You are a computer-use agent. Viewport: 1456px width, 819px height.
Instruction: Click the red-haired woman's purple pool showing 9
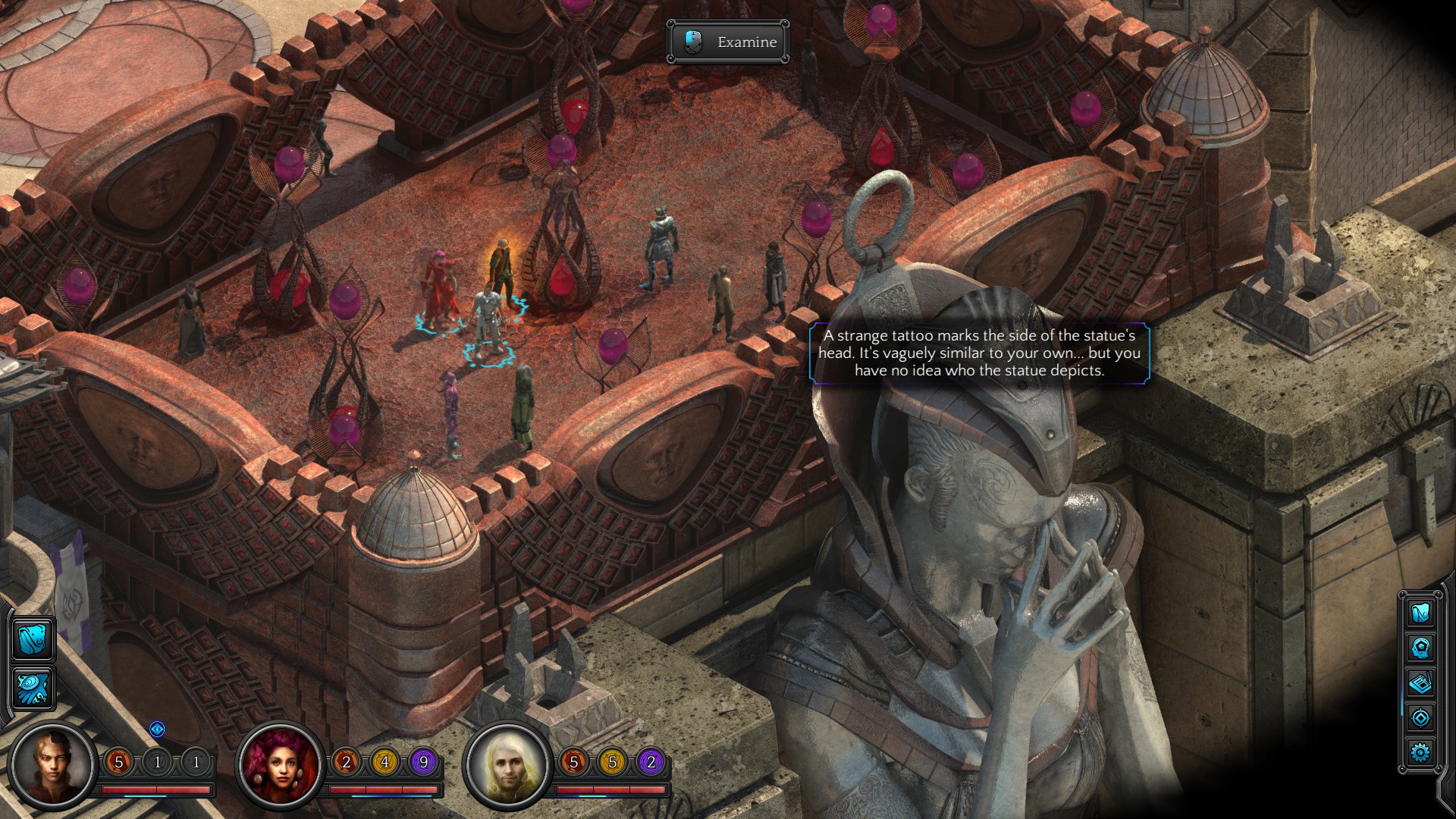pos(423,761)
